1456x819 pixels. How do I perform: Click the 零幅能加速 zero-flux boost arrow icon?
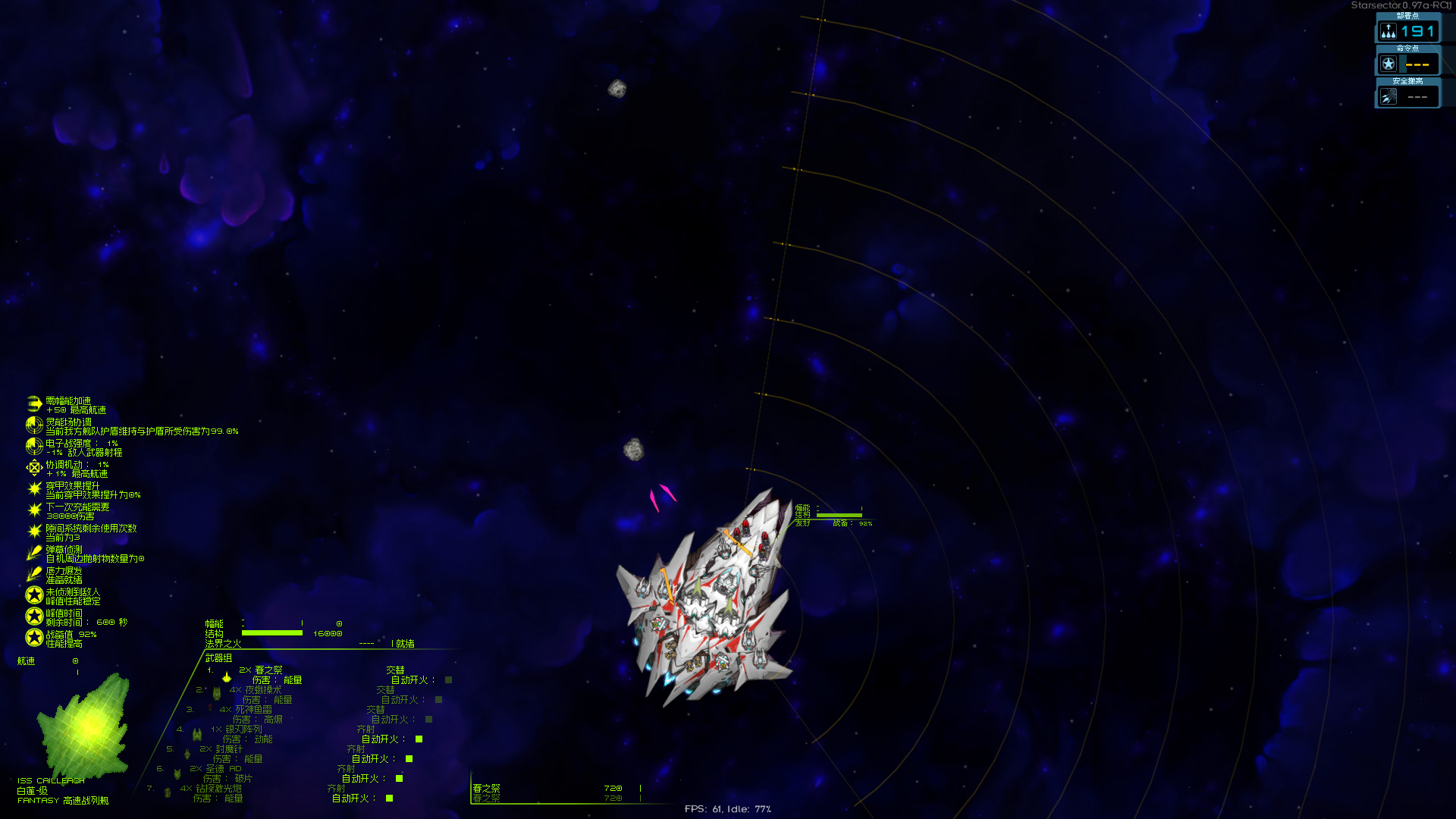(34, 404)
